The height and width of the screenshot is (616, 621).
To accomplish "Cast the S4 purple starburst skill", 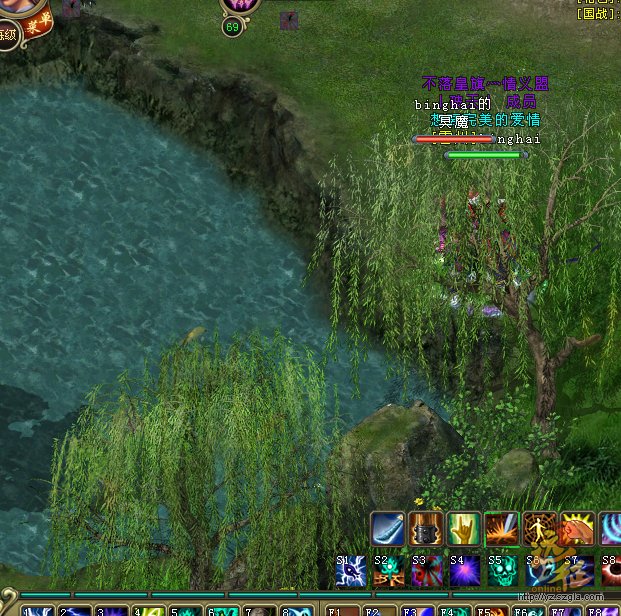I will click(x=465, y=572).
